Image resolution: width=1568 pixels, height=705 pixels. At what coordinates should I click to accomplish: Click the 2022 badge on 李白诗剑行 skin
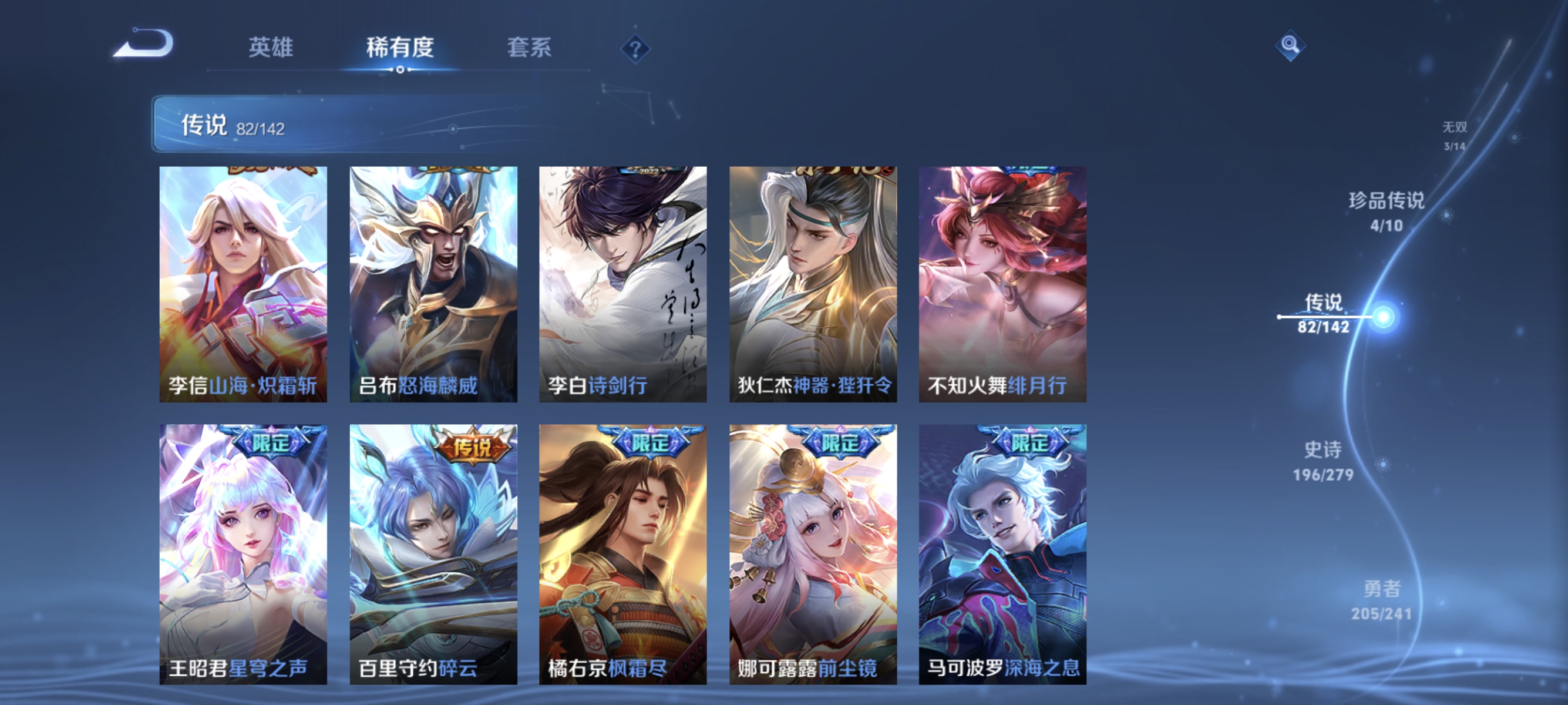click(x=650, y=172)
